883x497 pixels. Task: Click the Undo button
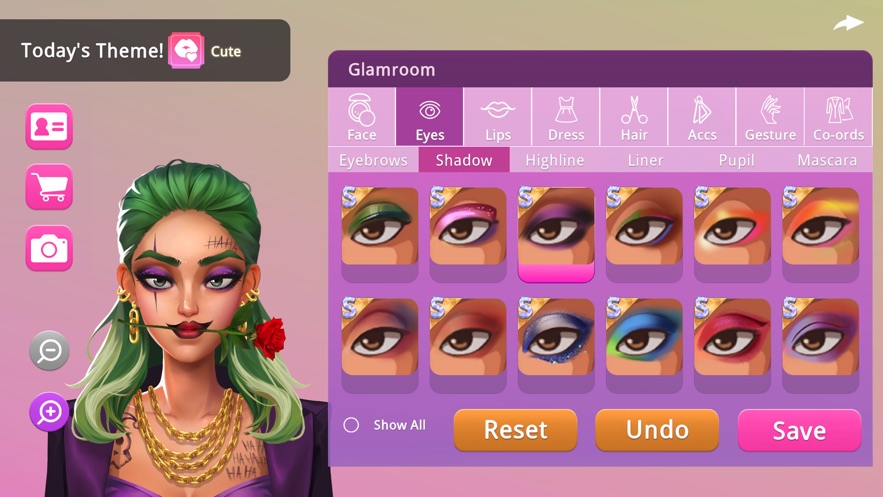pos(657,430)
